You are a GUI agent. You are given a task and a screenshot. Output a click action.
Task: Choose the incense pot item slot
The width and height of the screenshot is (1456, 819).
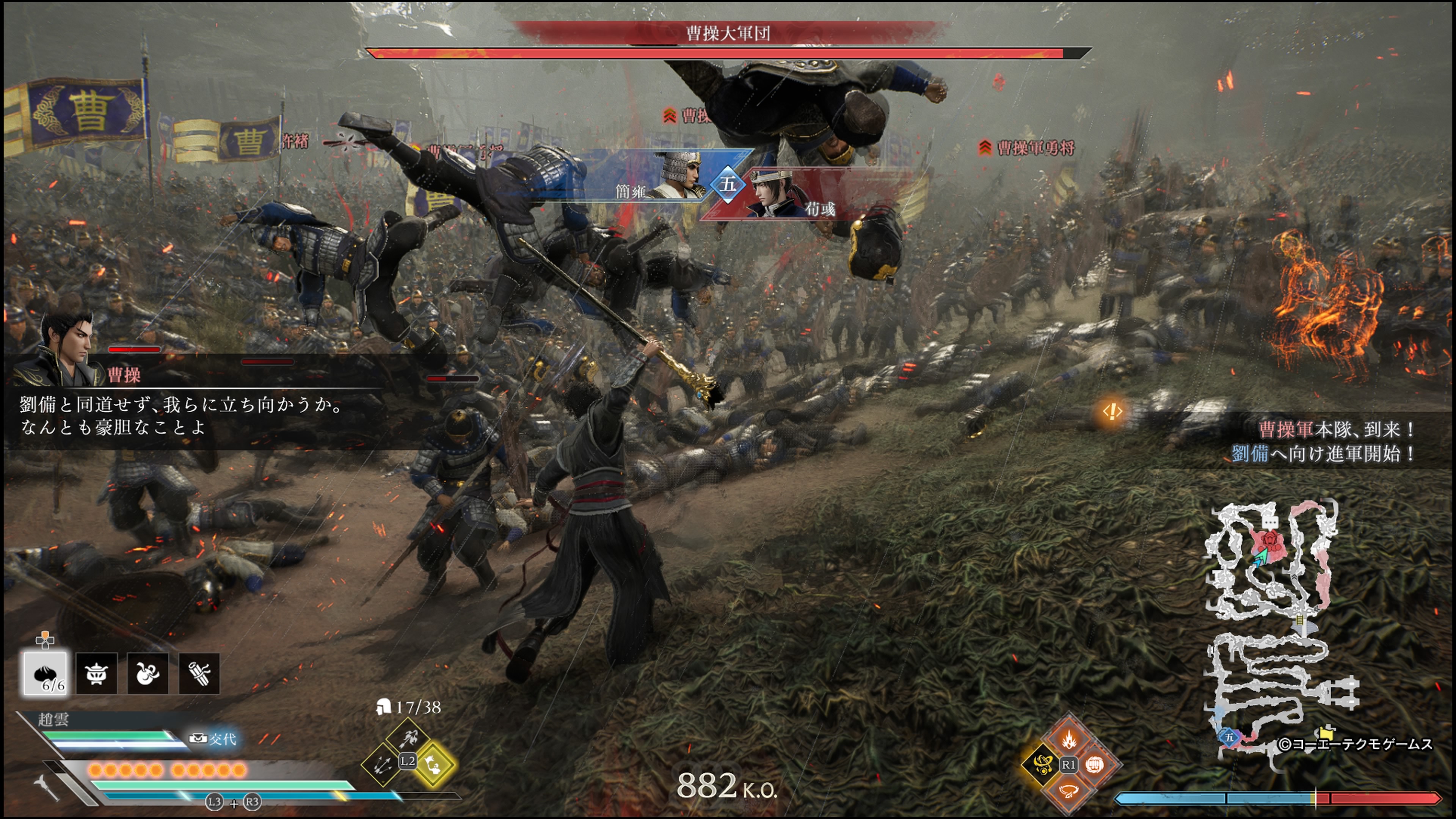point(97,673)
